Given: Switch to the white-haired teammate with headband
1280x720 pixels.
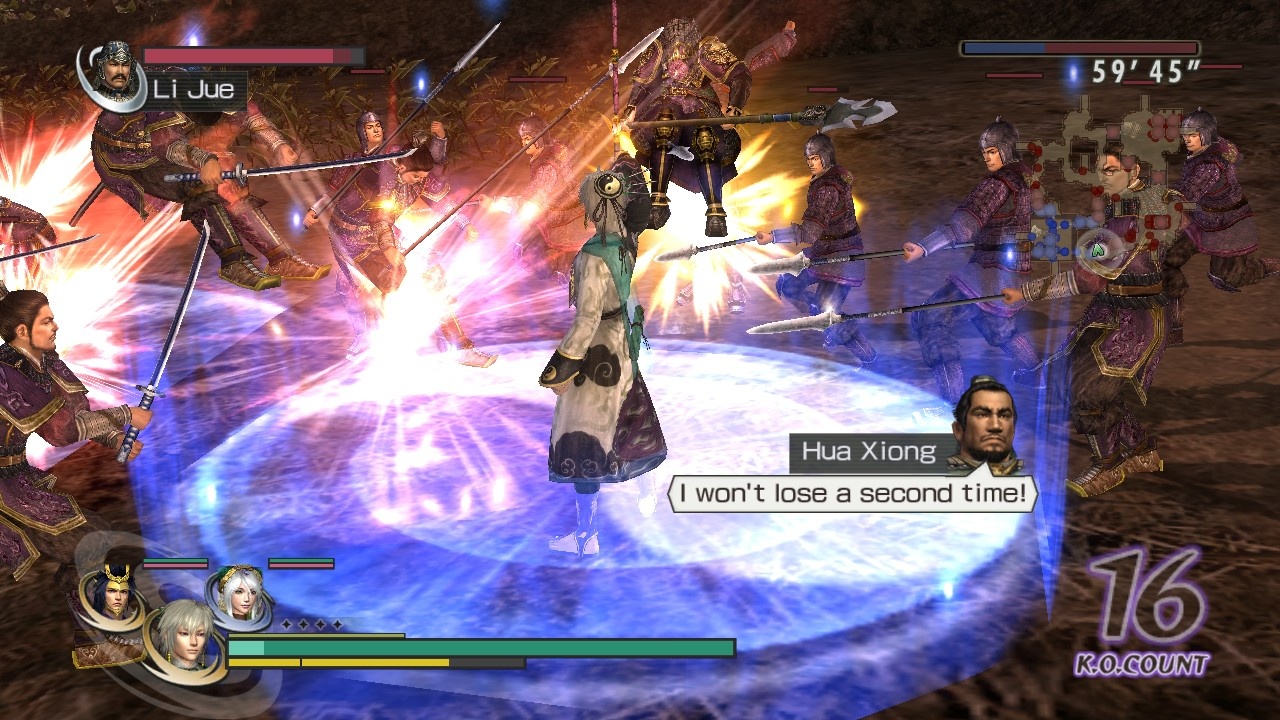Looking at the screenshot, I should coord(238,593).
